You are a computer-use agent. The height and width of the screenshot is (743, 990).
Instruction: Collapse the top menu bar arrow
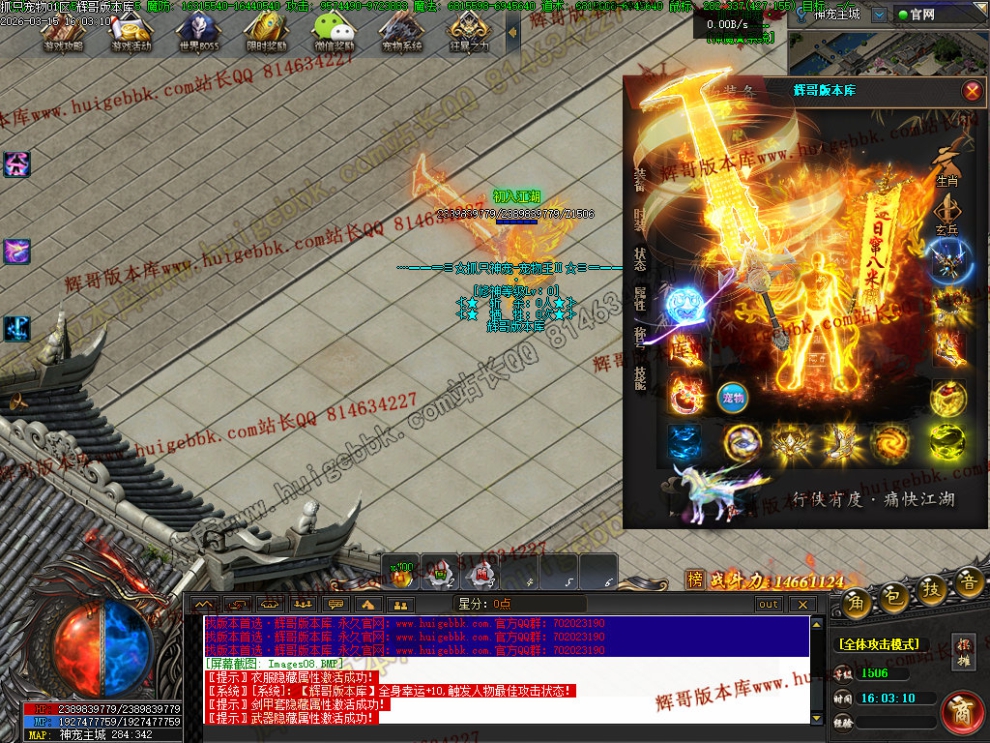click(513, 32)
